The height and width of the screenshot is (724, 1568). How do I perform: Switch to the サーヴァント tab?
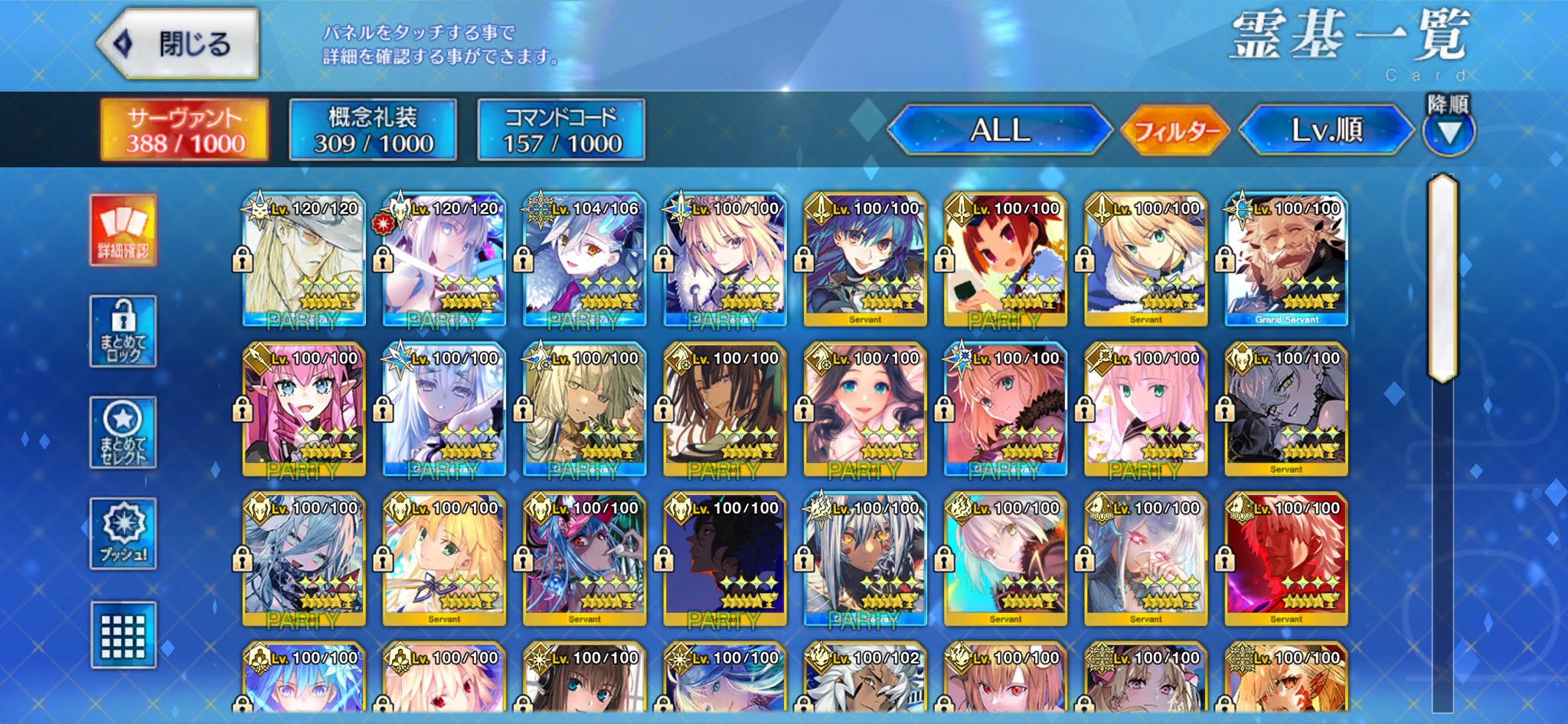(x=185, y=130)
